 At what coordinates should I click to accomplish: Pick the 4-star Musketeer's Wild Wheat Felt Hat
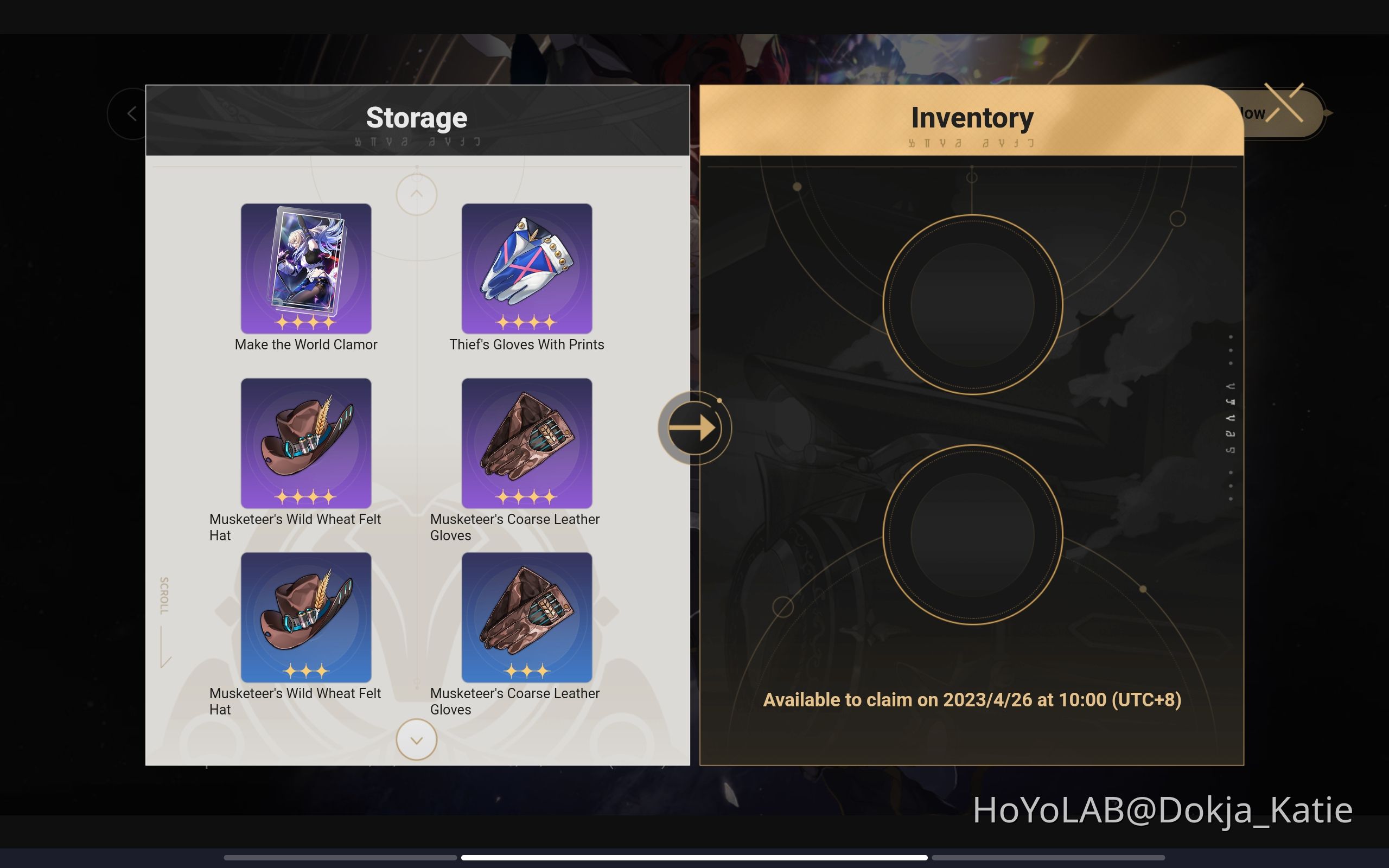click(306, 443)
